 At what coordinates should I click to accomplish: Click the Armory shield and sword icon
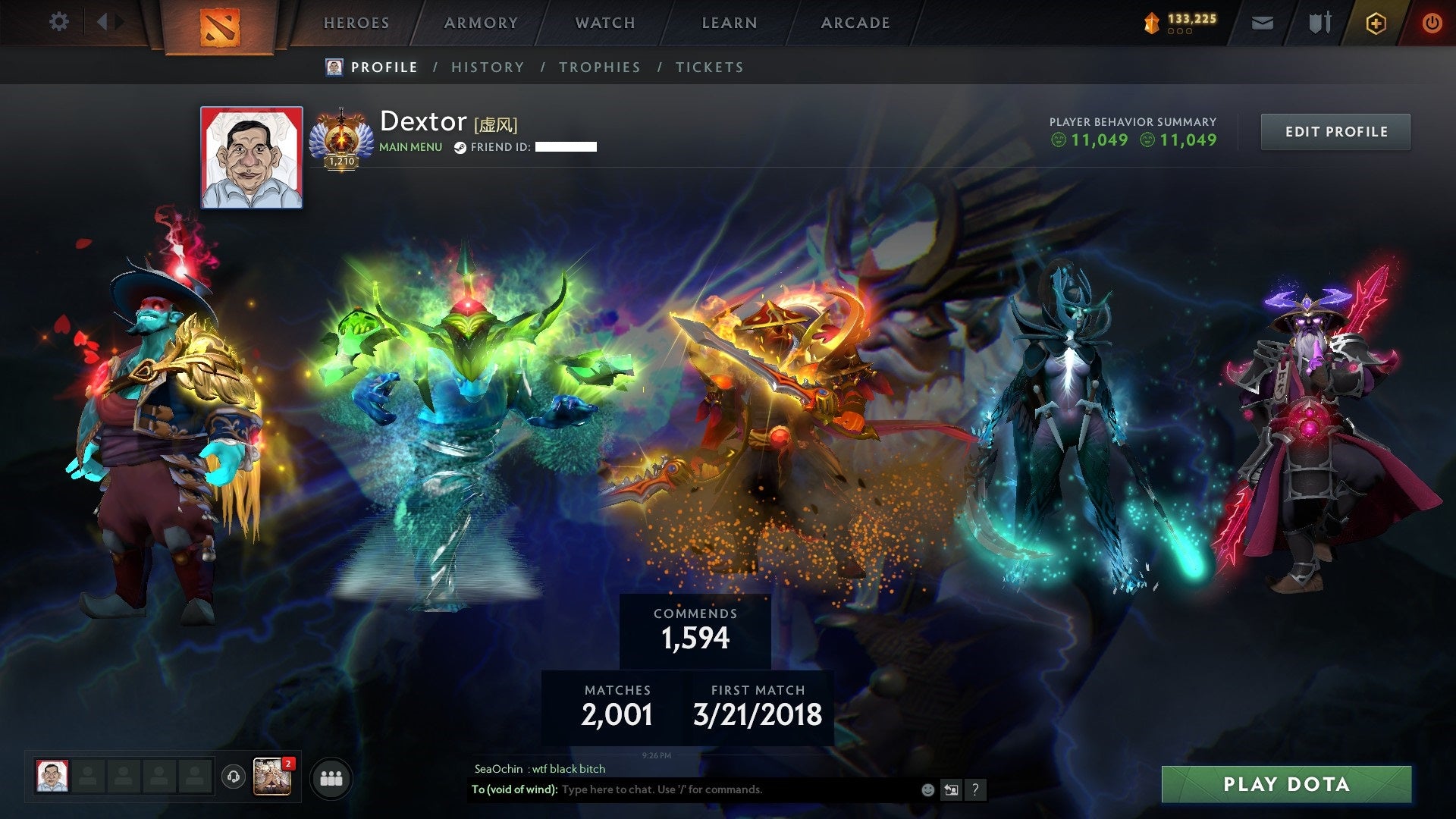click(1319, 23)
